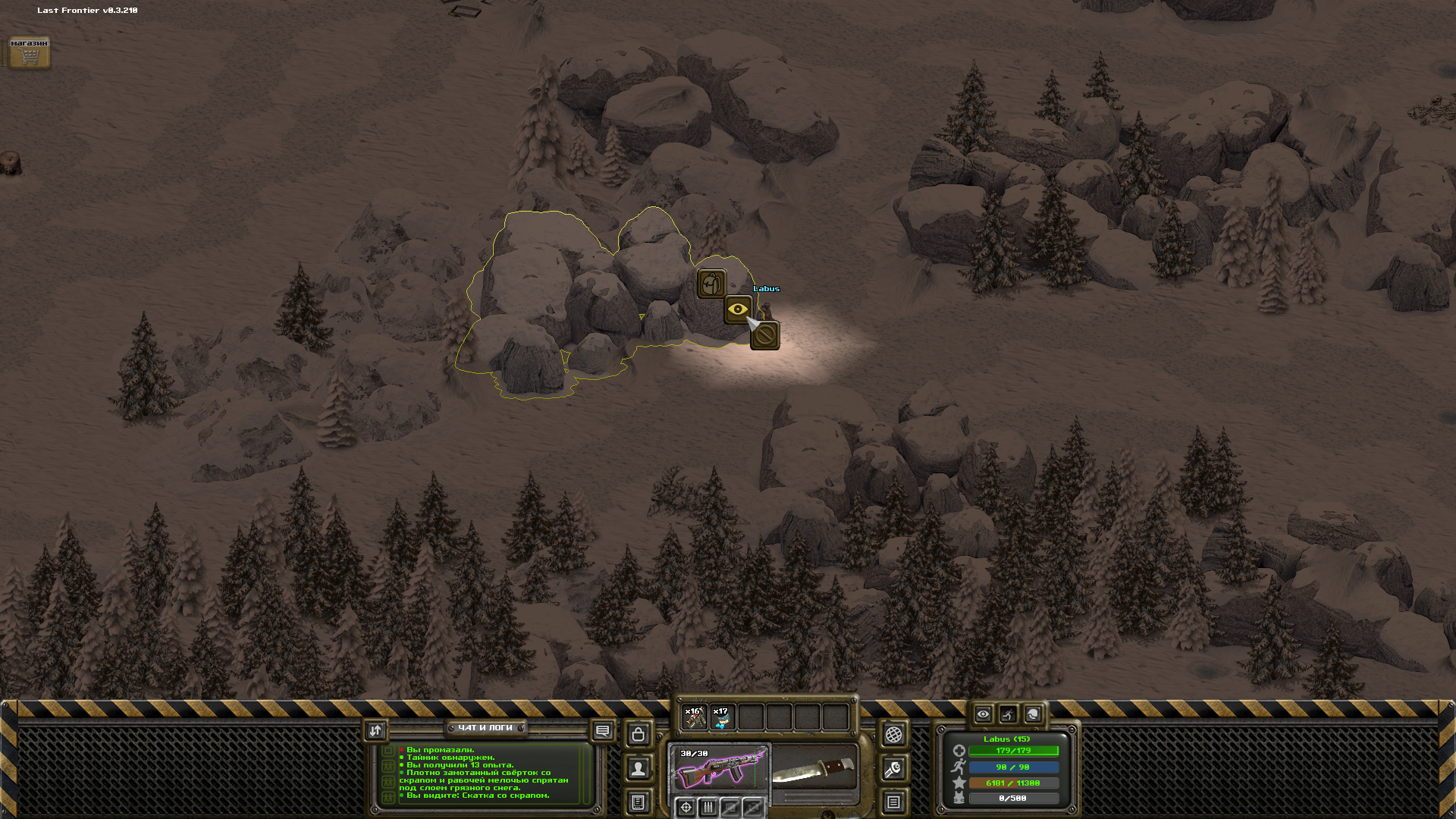This screenshot has height=819, width=1456.
Task: Open the globe world map button
Action: click(x=894, y=734)
